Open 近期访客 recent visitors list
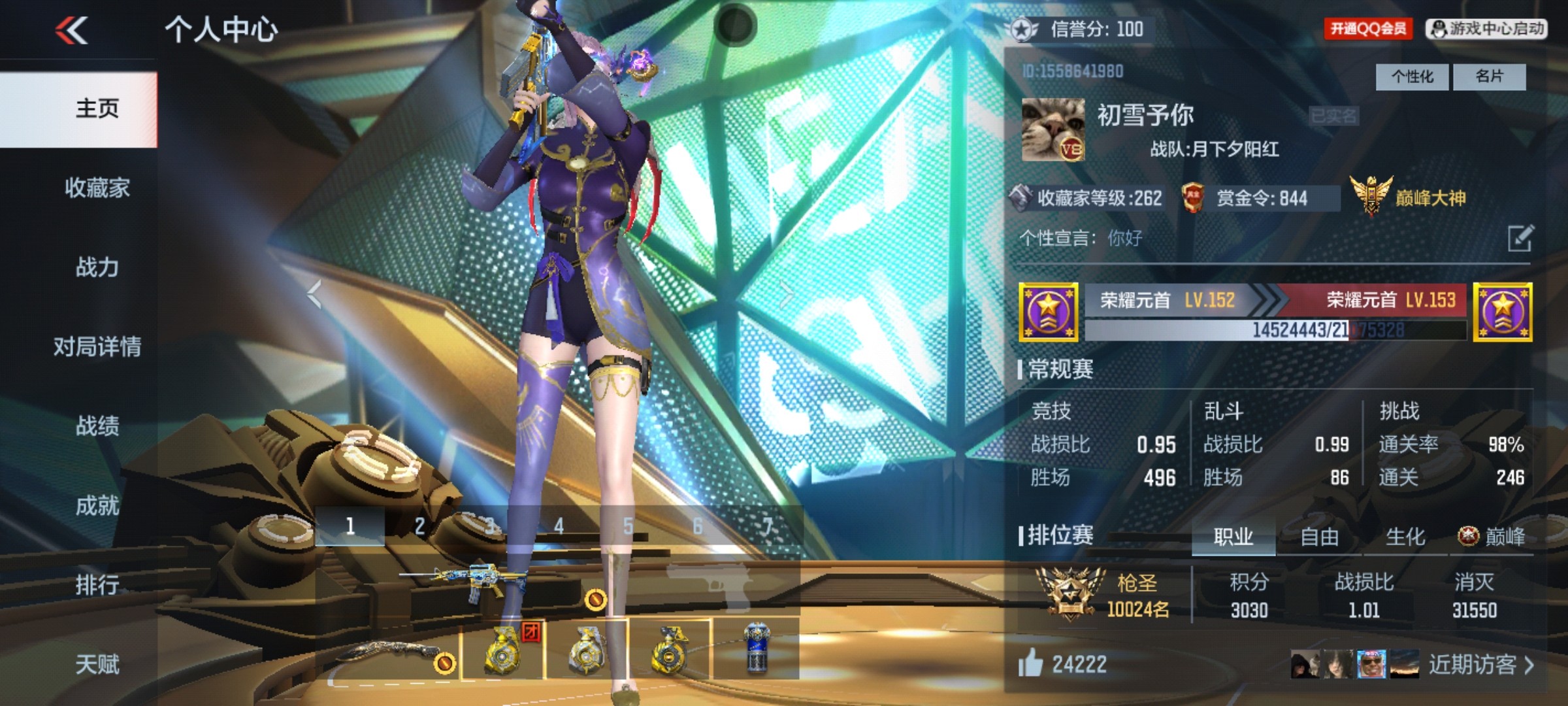 pos(1480,665)
